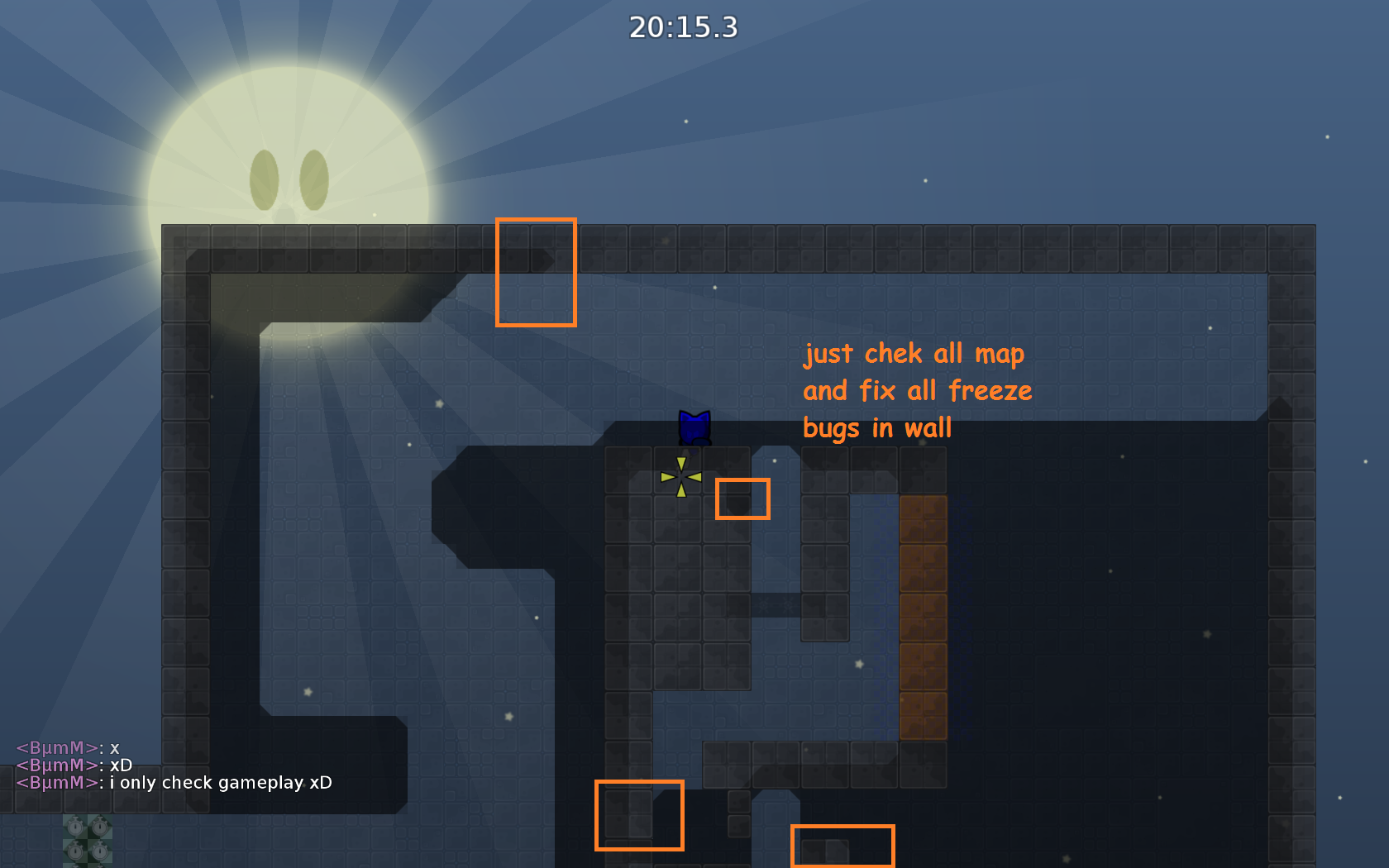Open the orange outline at the screen bottom edge
The height and width of the screenshot is (868, 1389).
pyautogui.click(x=842, y=847)
